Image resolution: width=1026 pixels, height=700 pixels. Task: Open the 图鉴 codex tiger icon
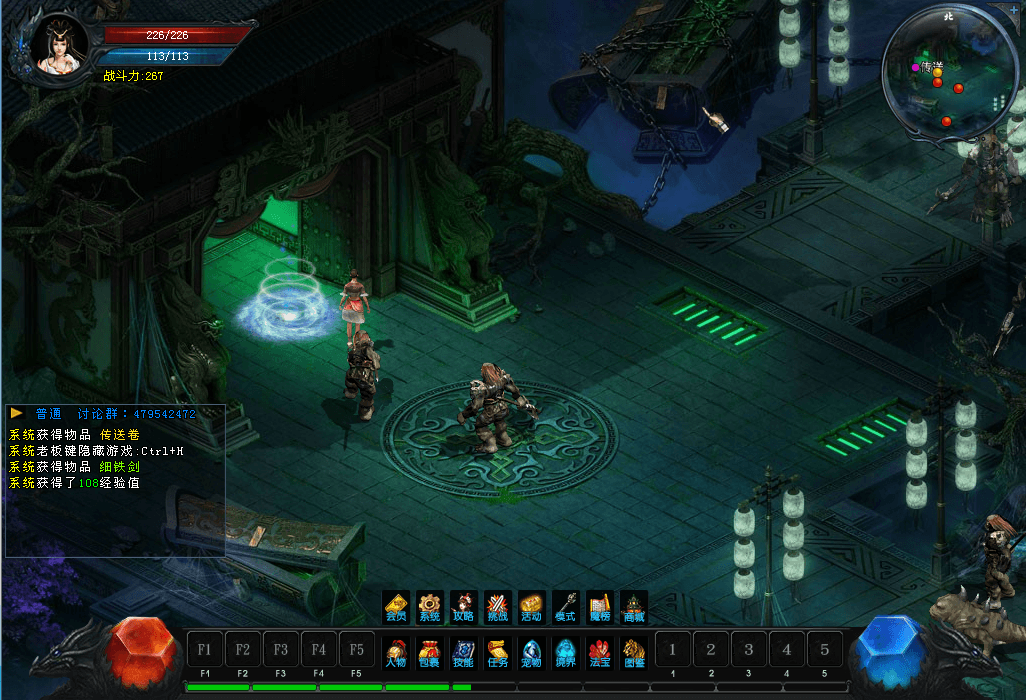[633, 652]
